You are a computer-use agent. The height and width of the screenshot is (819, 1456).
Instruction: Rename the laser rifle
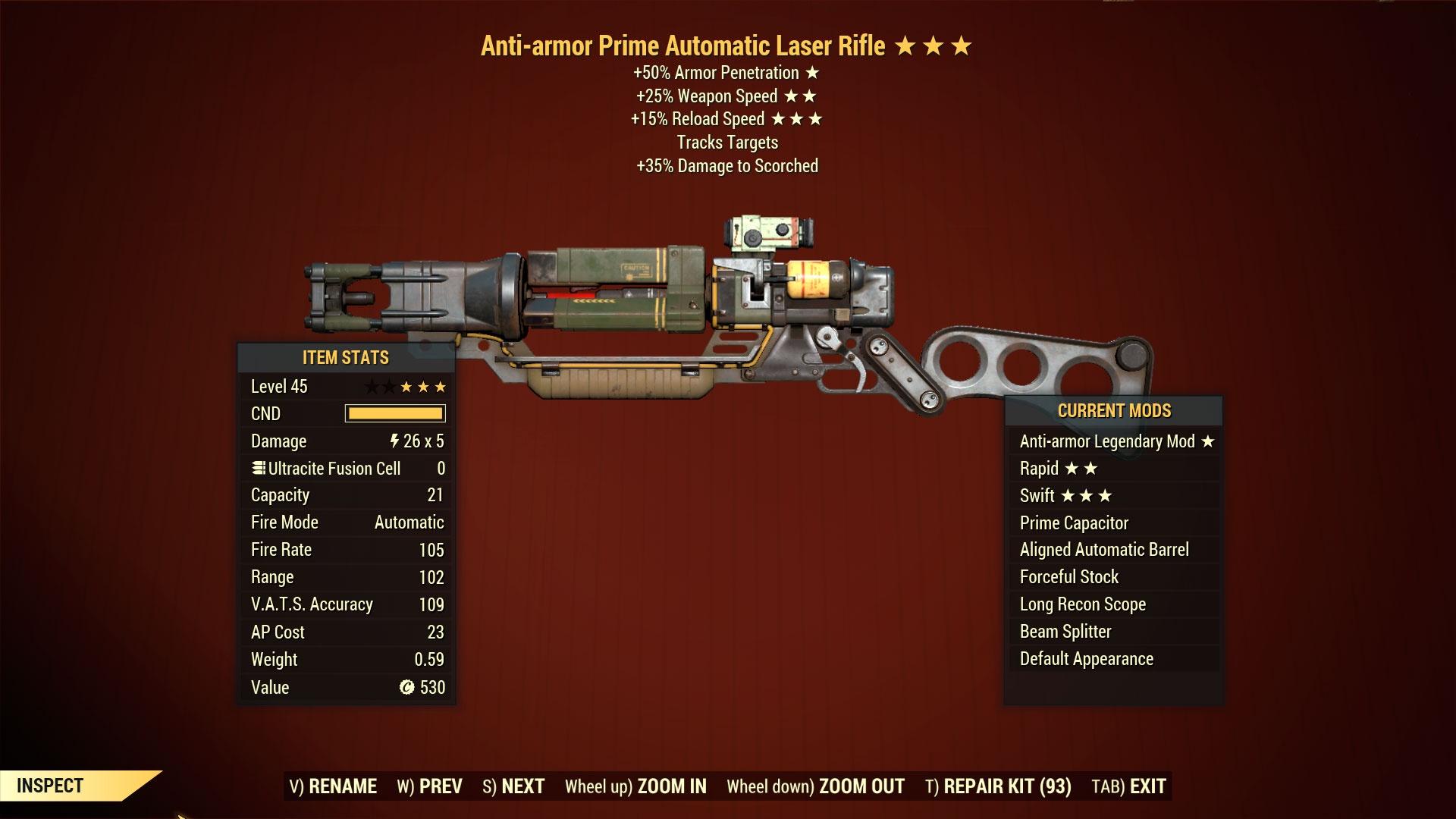[333, 786]
